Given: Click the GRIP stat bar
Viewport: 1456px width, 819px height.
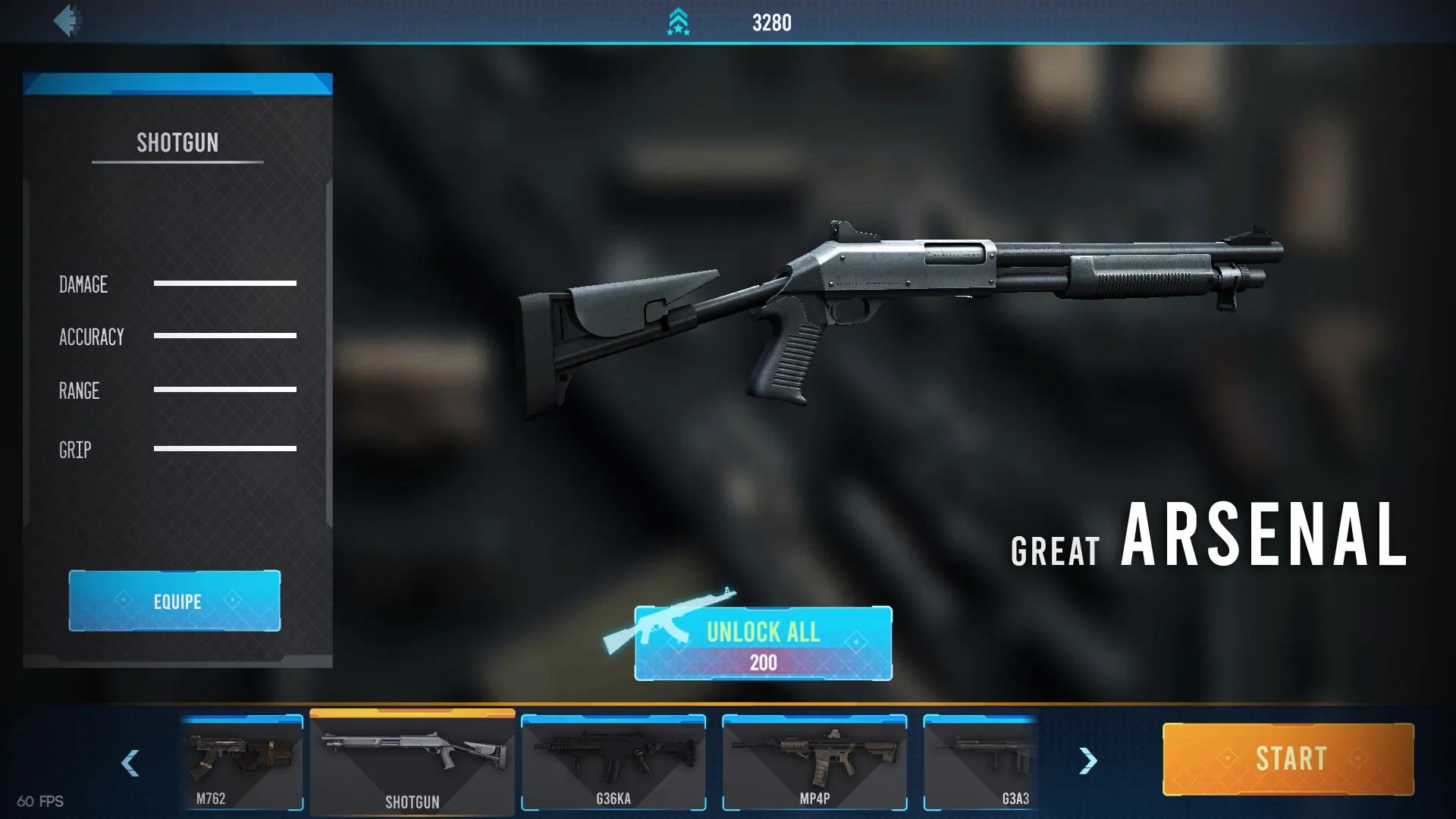Looking at the screenshot, I should click(x=225, y=449).
